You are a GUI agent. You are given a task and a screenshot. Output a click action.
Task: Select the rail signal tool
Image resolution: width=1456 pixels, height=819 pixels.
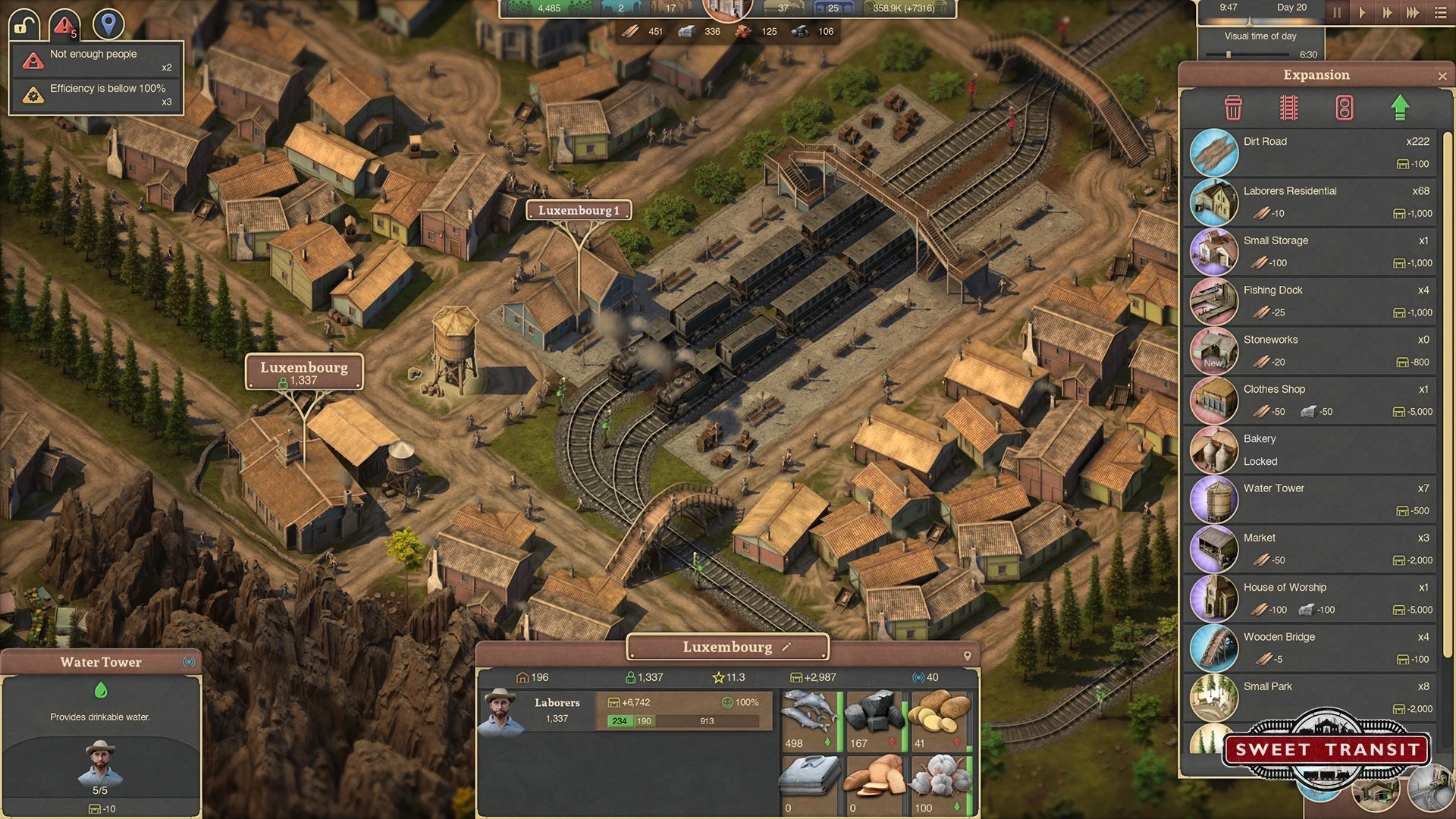tap(1344, 108)
